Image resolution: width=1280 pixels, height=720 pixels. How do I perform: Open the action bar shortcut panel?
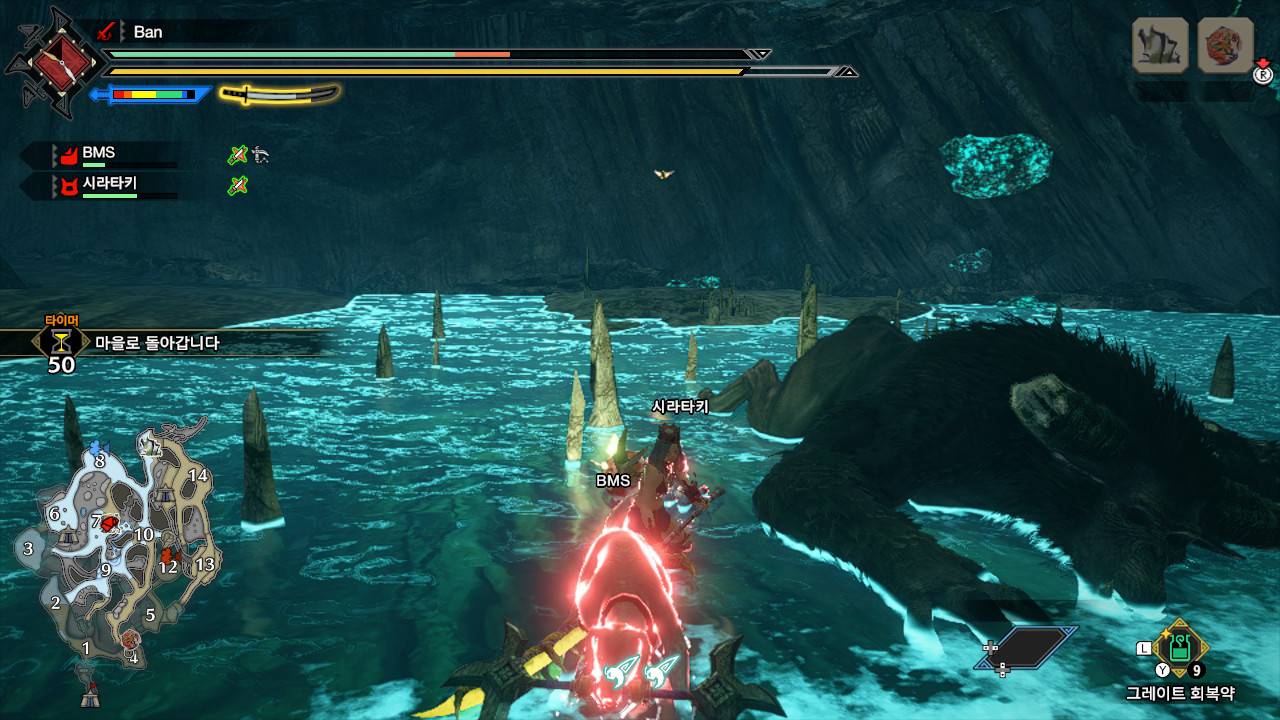[1027, 647]
